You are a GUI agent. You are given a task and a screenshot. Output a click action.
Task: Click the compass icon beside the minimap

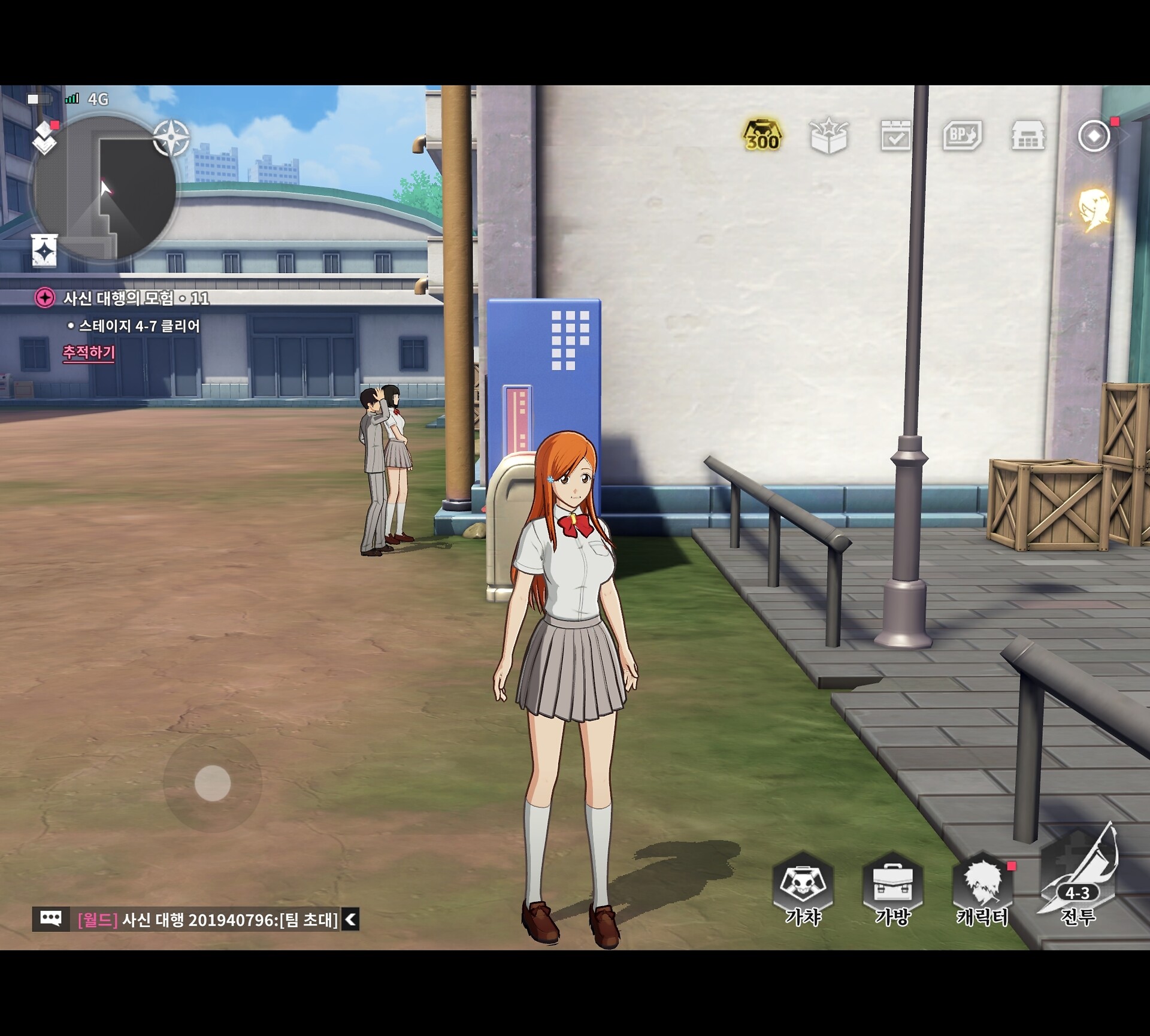click(x=171, y=138)
